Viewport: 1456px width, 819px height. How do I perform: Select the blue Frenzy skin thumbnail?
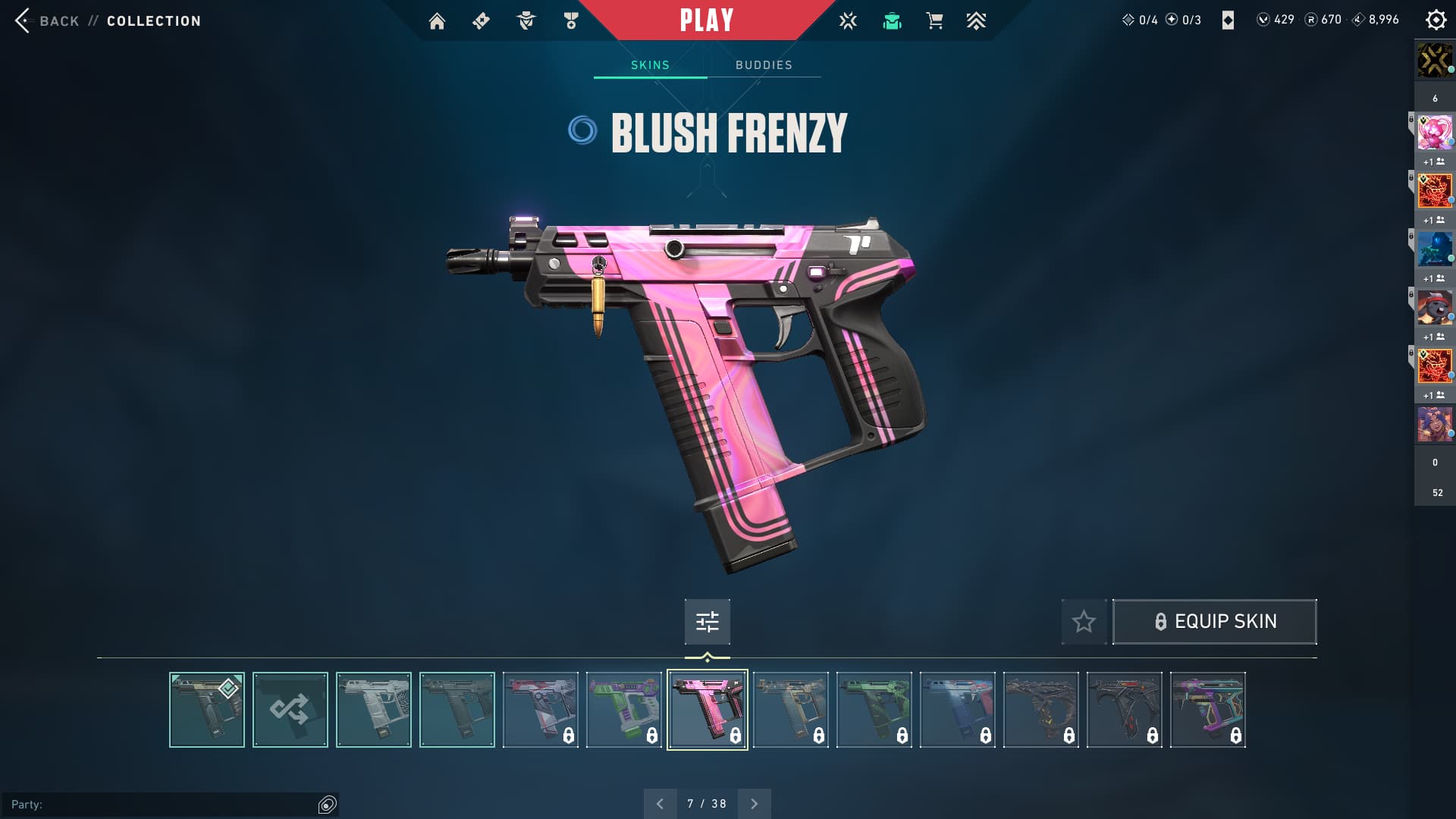tap(958, 710)
